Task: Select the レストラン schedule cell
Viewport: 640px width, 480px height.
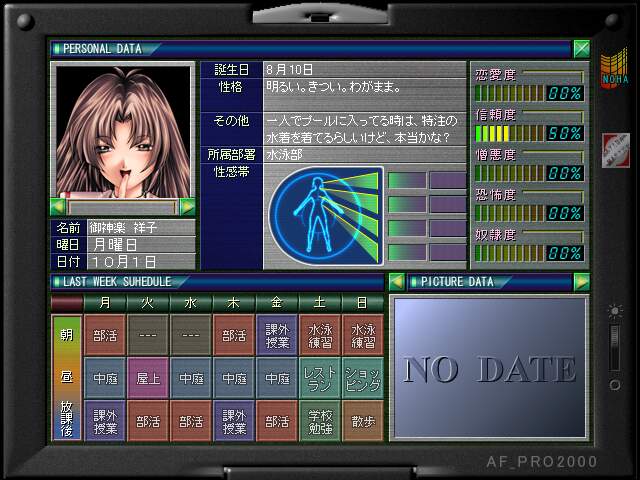Action: (x=320, y=378)
